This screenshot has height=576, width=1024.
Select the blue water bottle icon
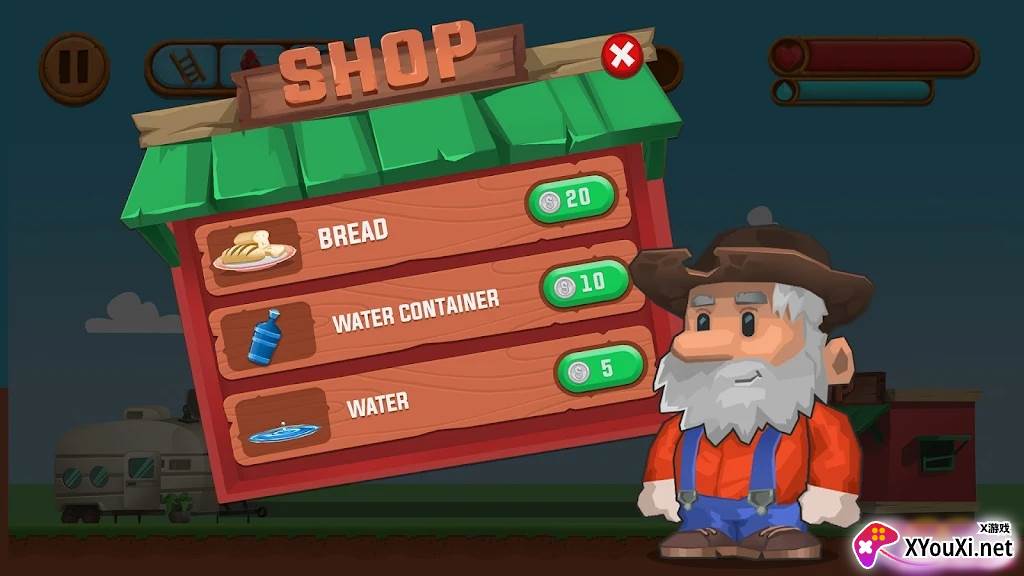pos(265,337)
